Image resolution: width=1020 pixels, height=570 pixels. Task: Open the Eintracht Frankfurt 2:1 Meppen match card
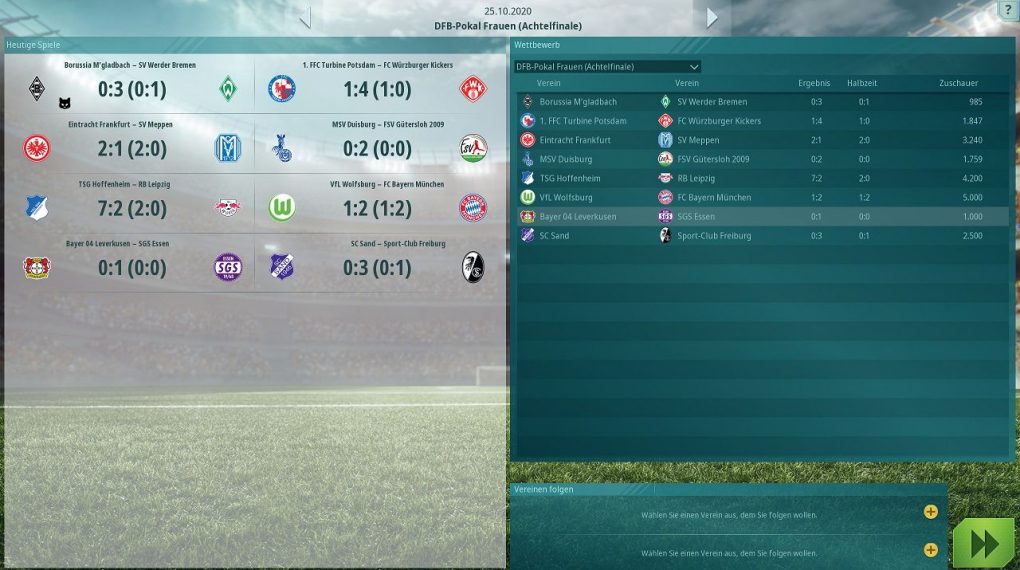(x=131, y=148)
